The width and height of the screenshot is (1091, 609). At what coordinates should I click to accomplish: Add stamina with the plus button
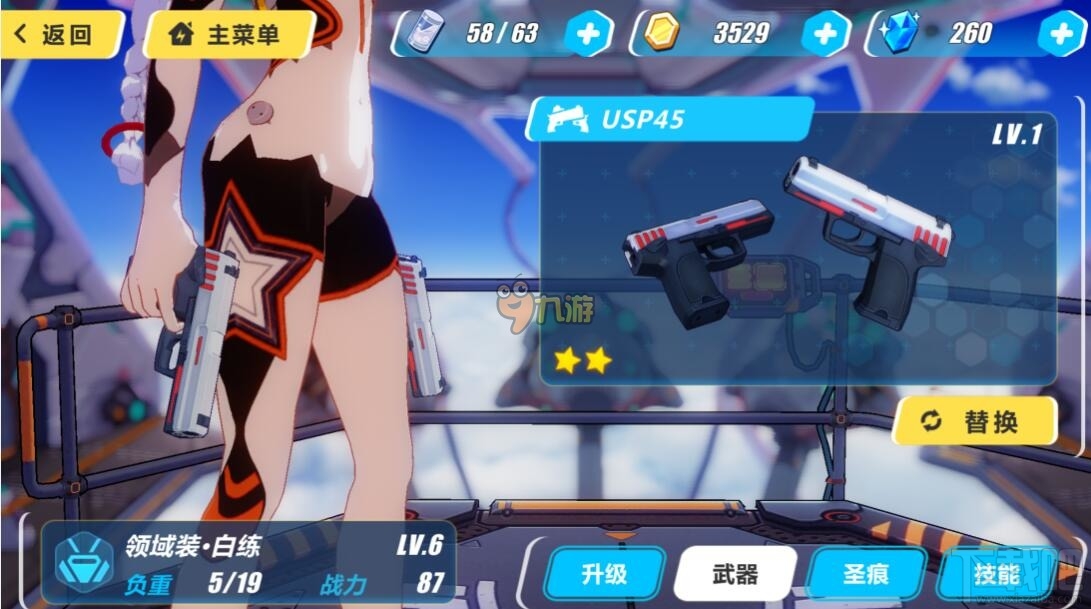pos(588,35)
